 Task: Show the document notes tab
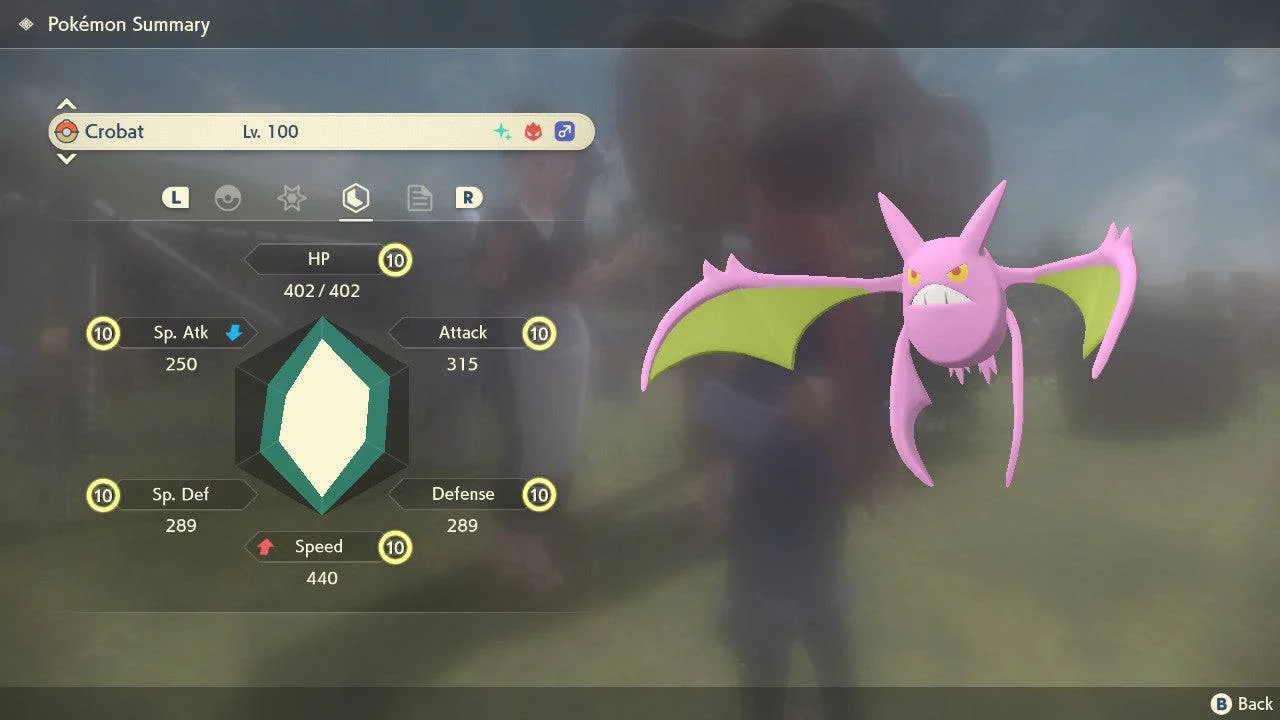click(419, 198)
